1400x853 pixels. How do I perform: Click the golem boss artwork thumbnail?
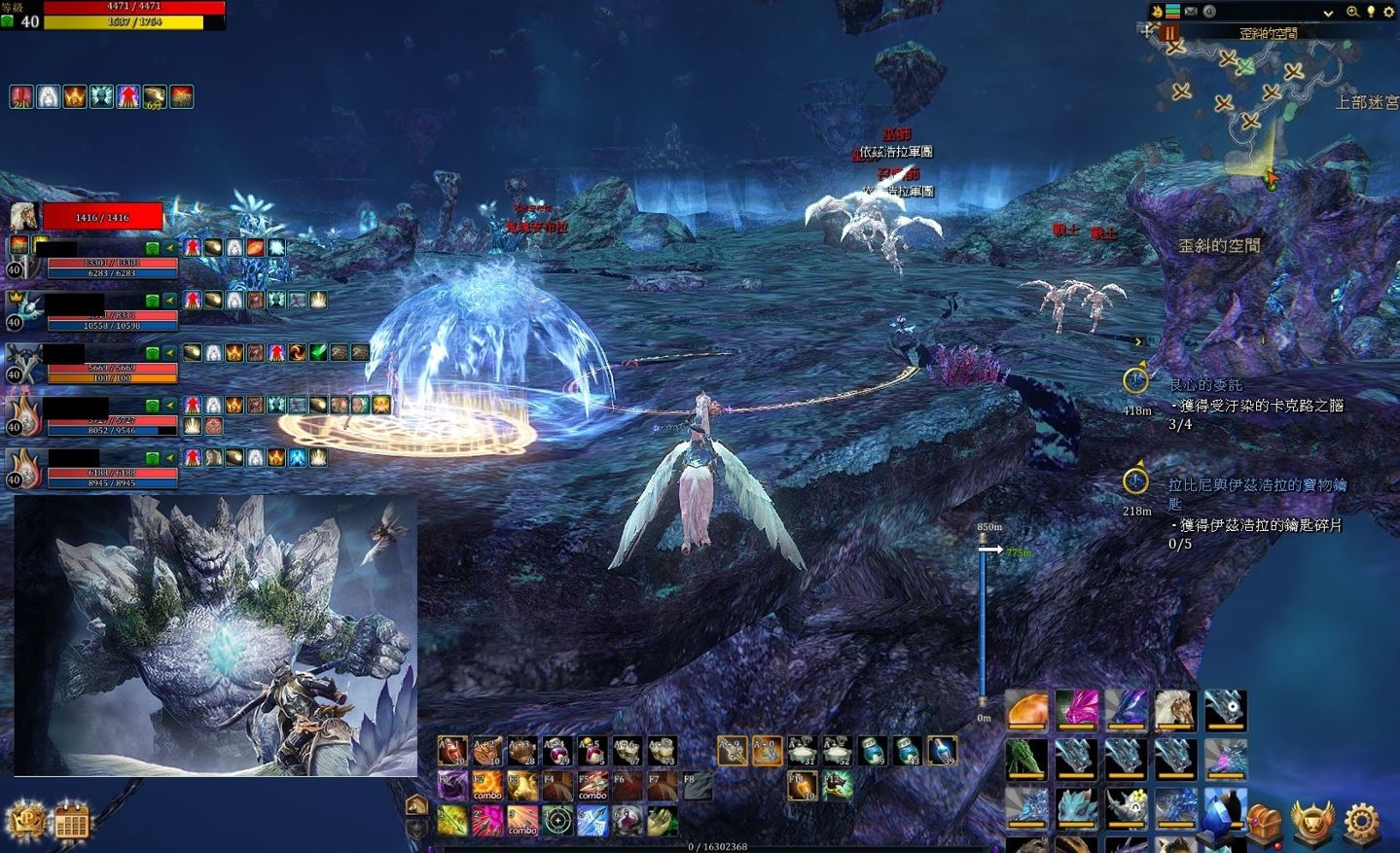click(x=215, y=635)
